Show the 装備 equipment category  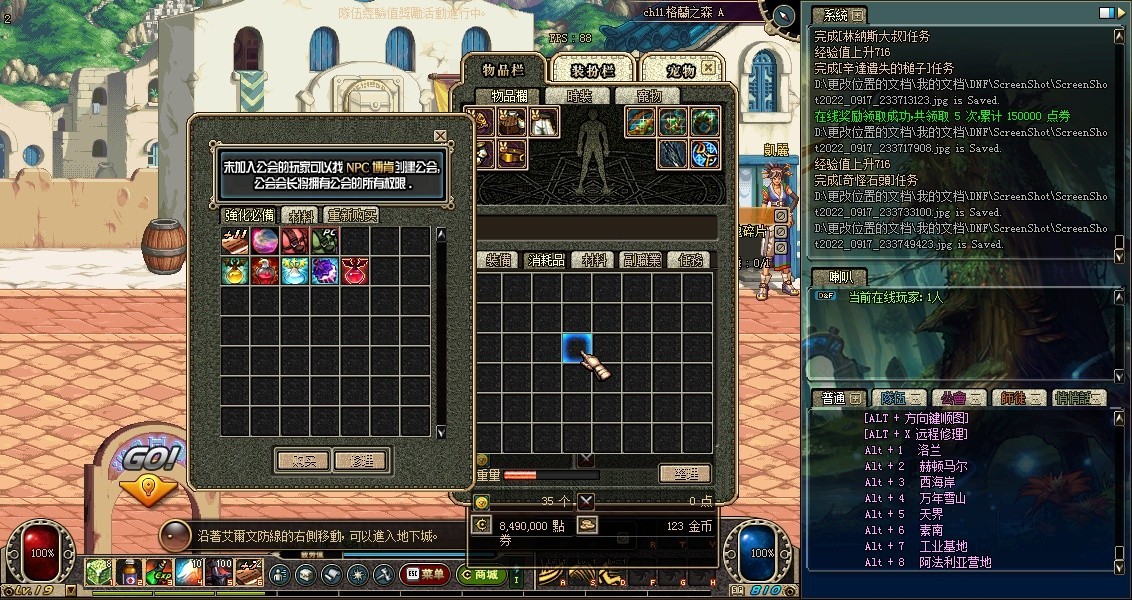pyautogui.click(x=499, y=260)
